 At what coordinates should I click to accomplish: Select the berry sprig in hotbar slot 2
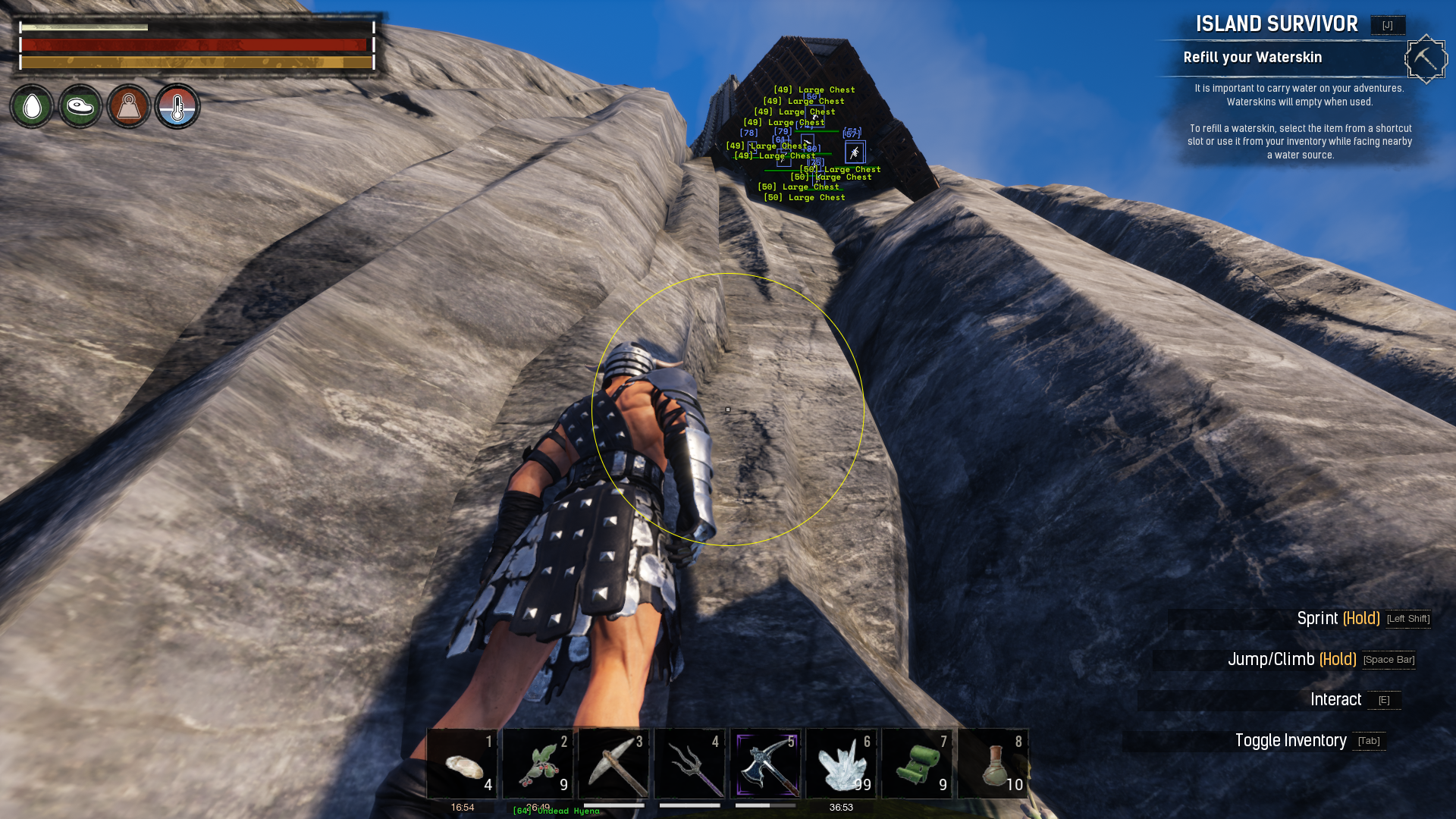coord(538,764)
